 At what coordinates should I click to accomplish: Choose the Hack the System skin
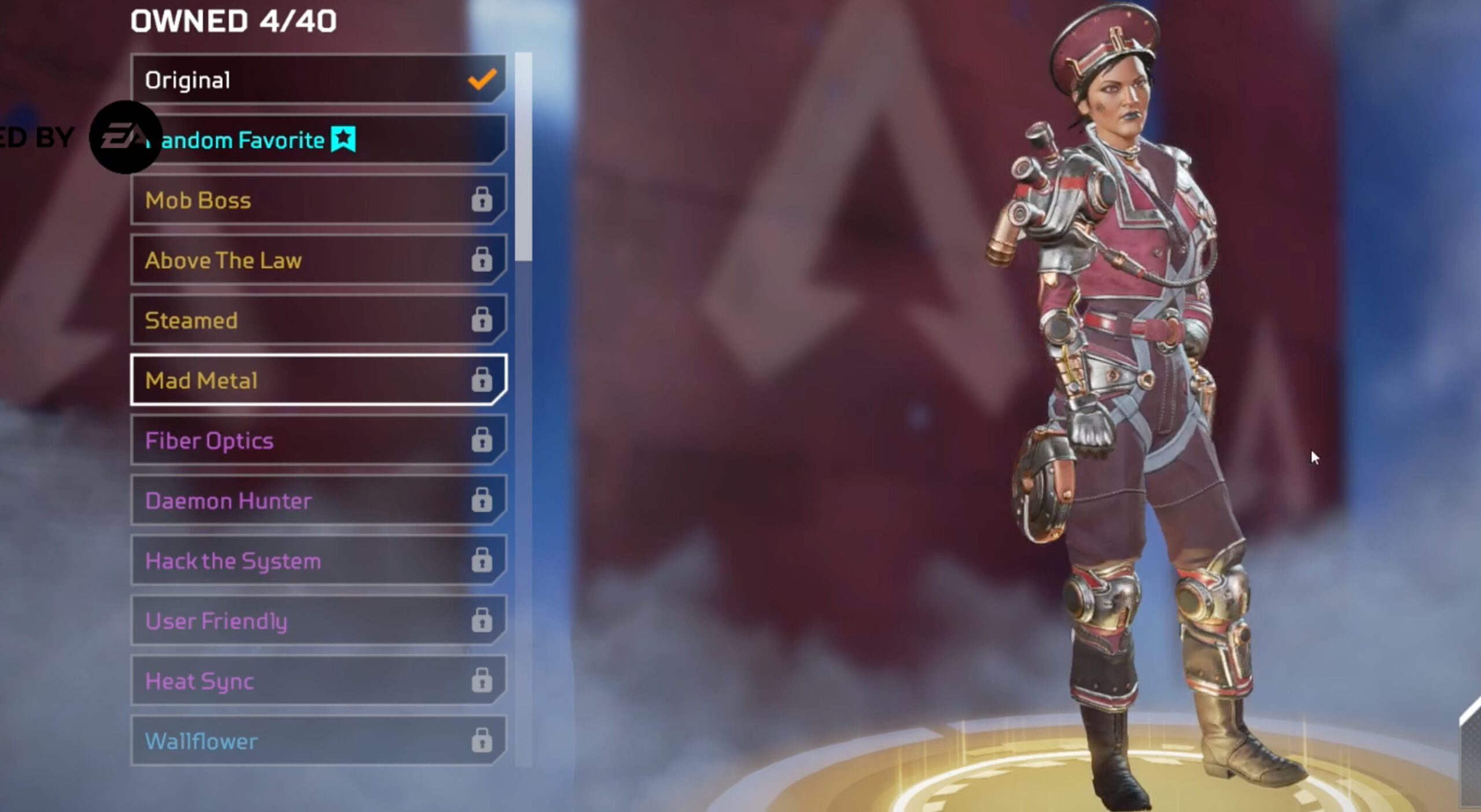pyautogui.click(x=318, y=561)
